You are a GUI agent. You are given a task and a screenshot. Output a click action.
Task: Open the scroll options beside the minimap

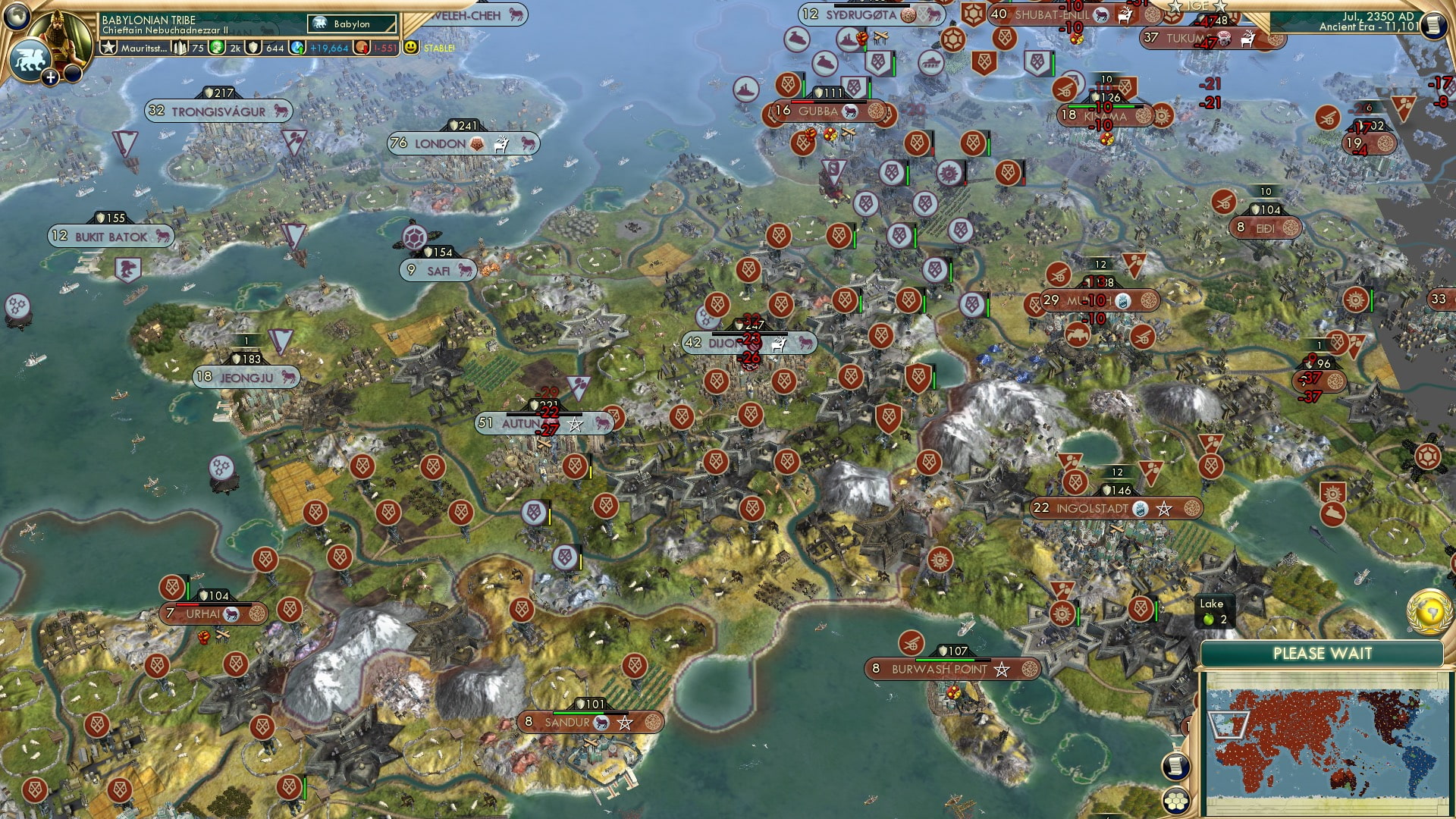1175,766
